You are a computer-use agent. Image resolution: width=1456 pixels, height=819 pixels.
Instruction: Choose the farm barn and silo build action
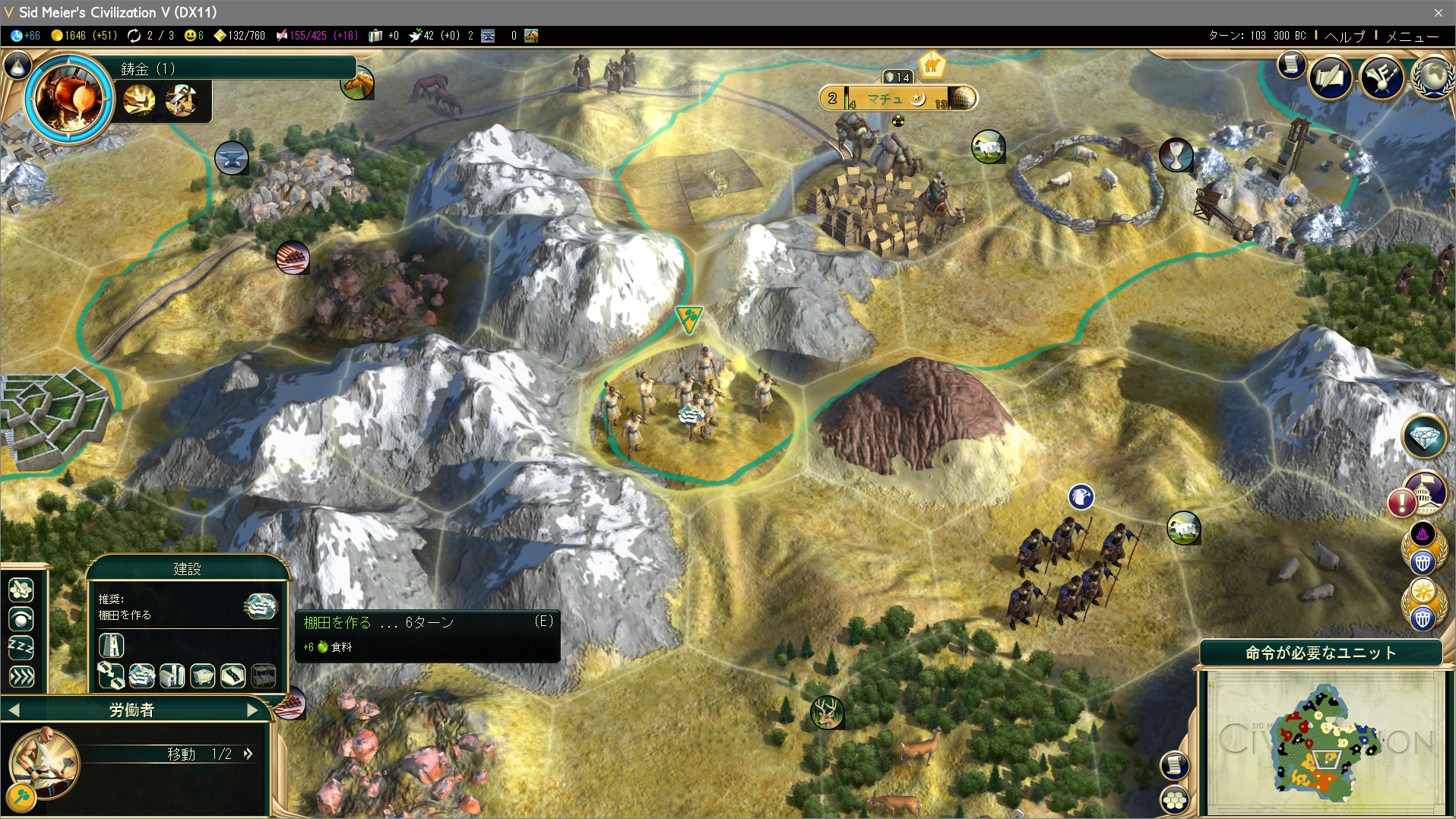click(x=172, y=675)
